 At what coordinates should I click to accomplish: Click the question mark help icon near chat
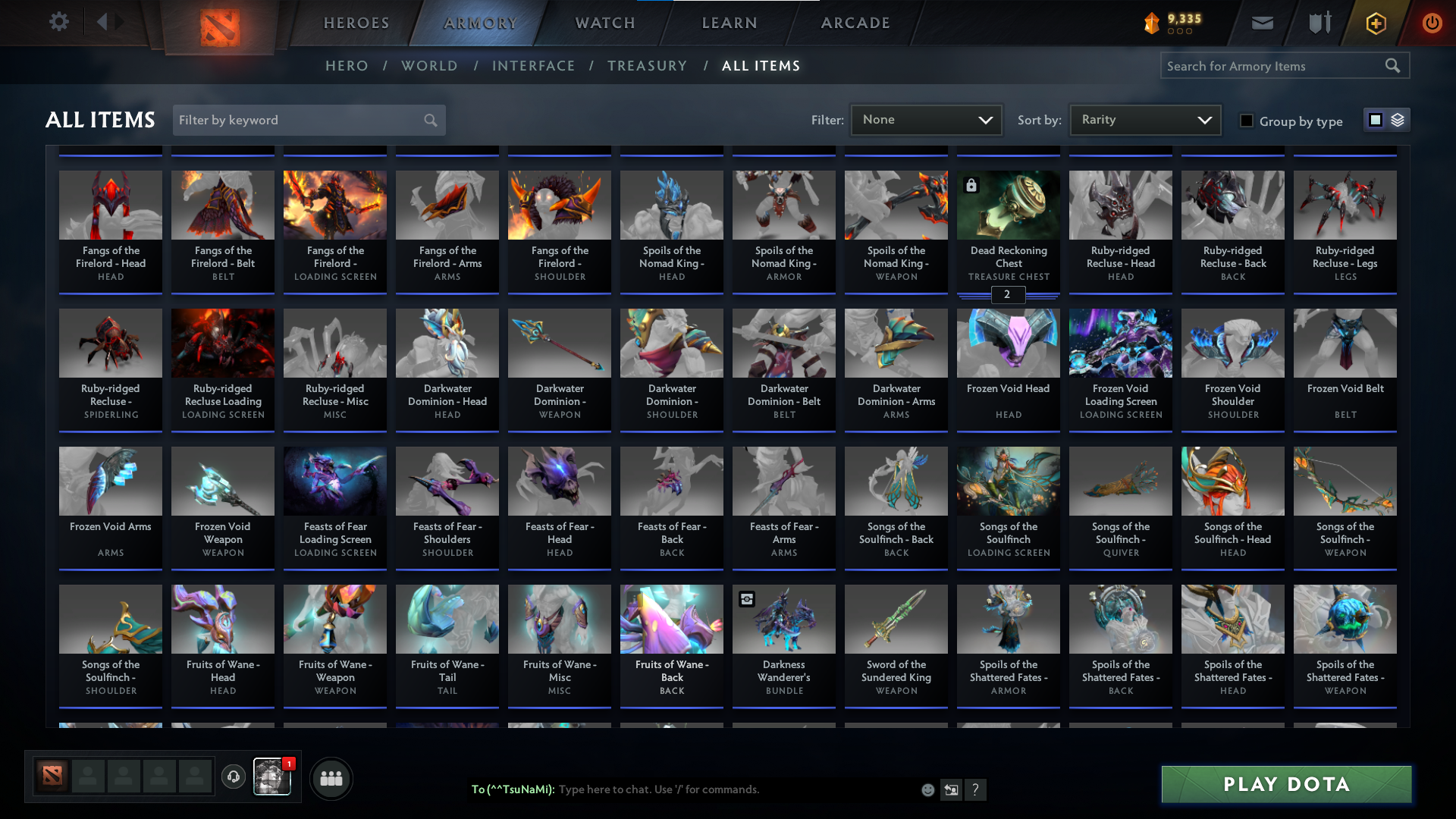(976, 789)
